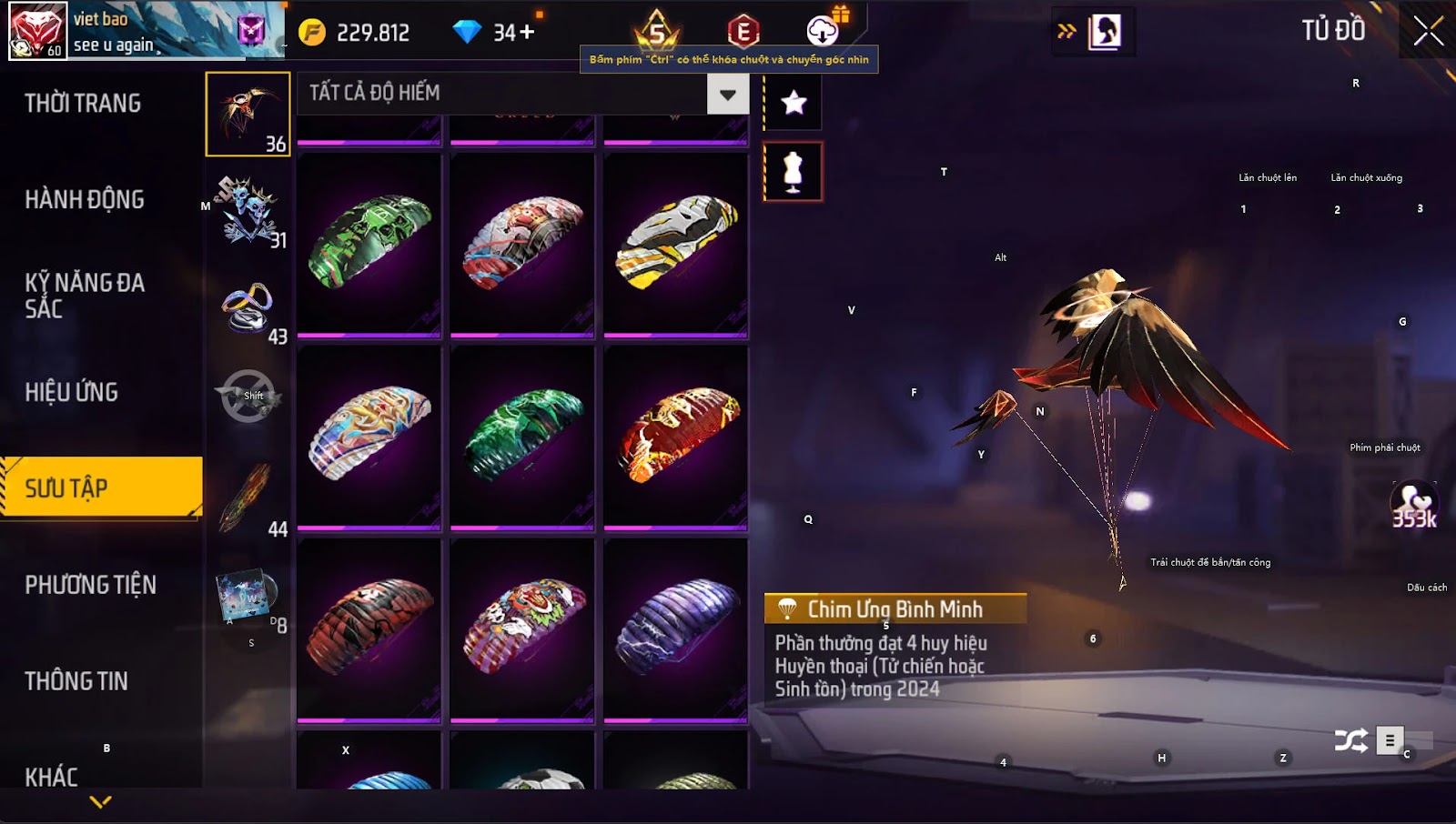
Task: Close the Tủ Đồ wardrobe screen
Action: point(1428,31)
